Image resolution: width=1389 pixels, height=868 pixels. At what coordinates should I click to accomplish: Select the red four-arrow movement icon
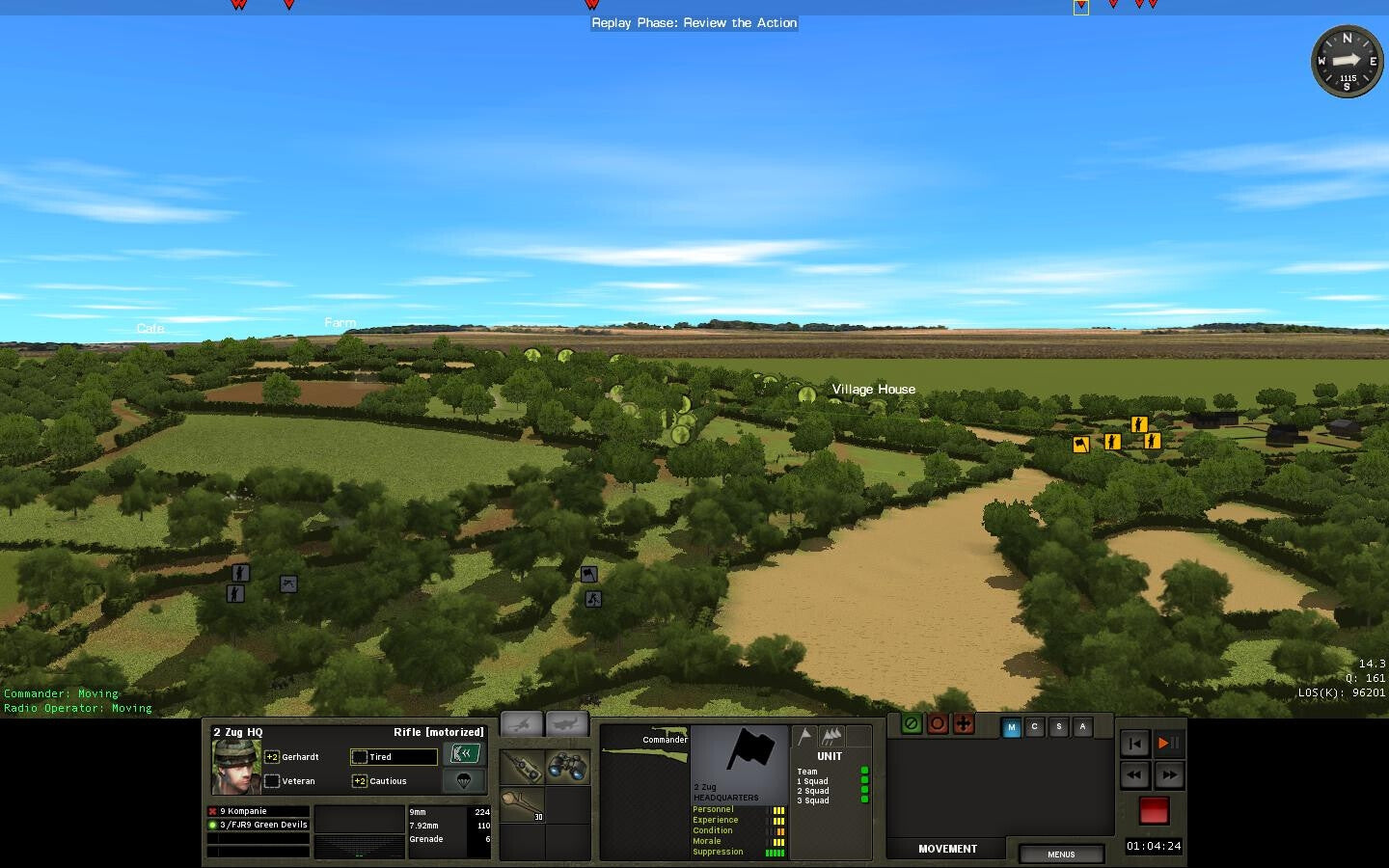point(964,724)
